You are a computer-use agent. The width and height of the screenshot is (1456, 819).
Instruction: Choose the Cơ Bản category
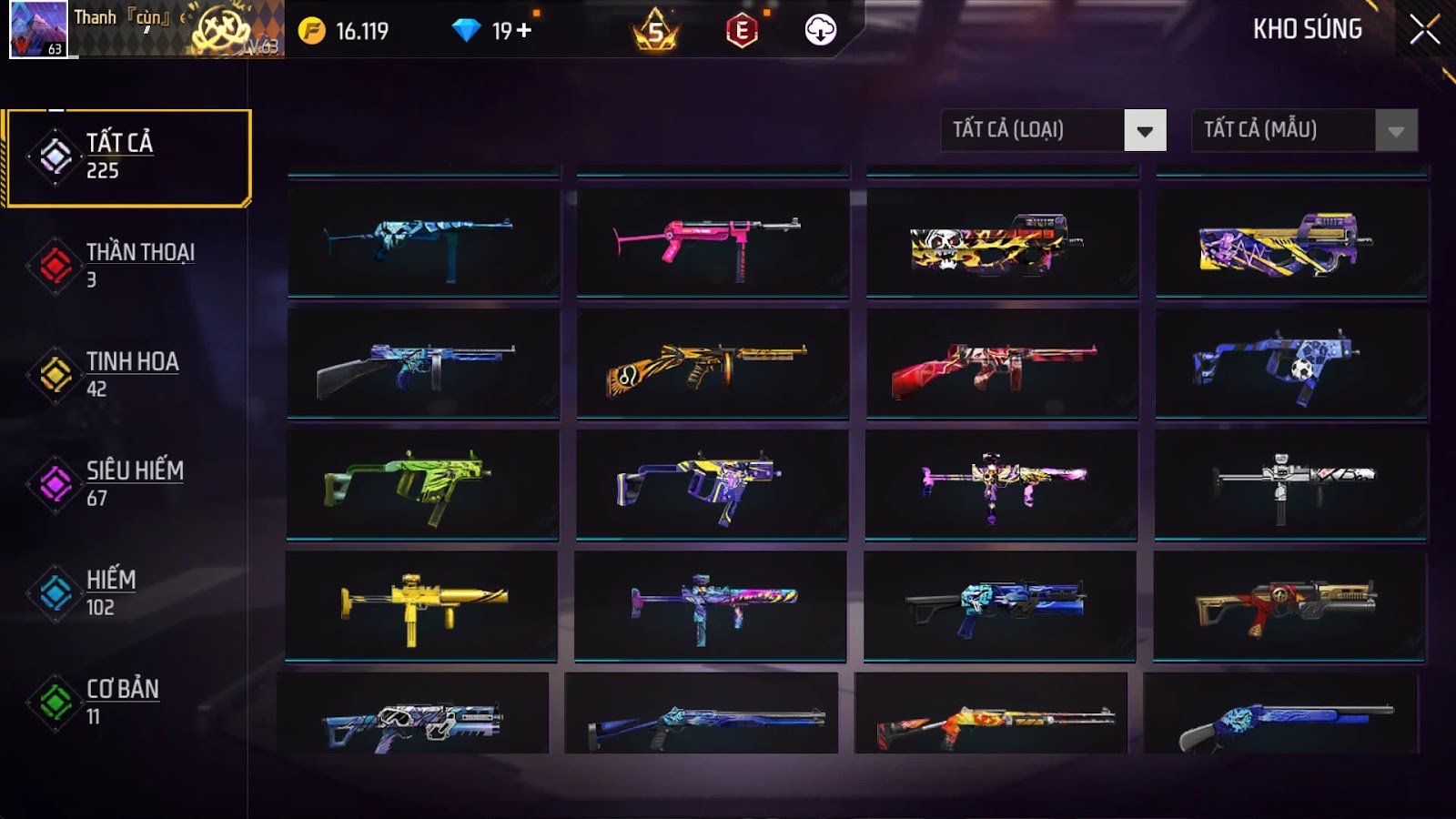click(x=128, y=702)
